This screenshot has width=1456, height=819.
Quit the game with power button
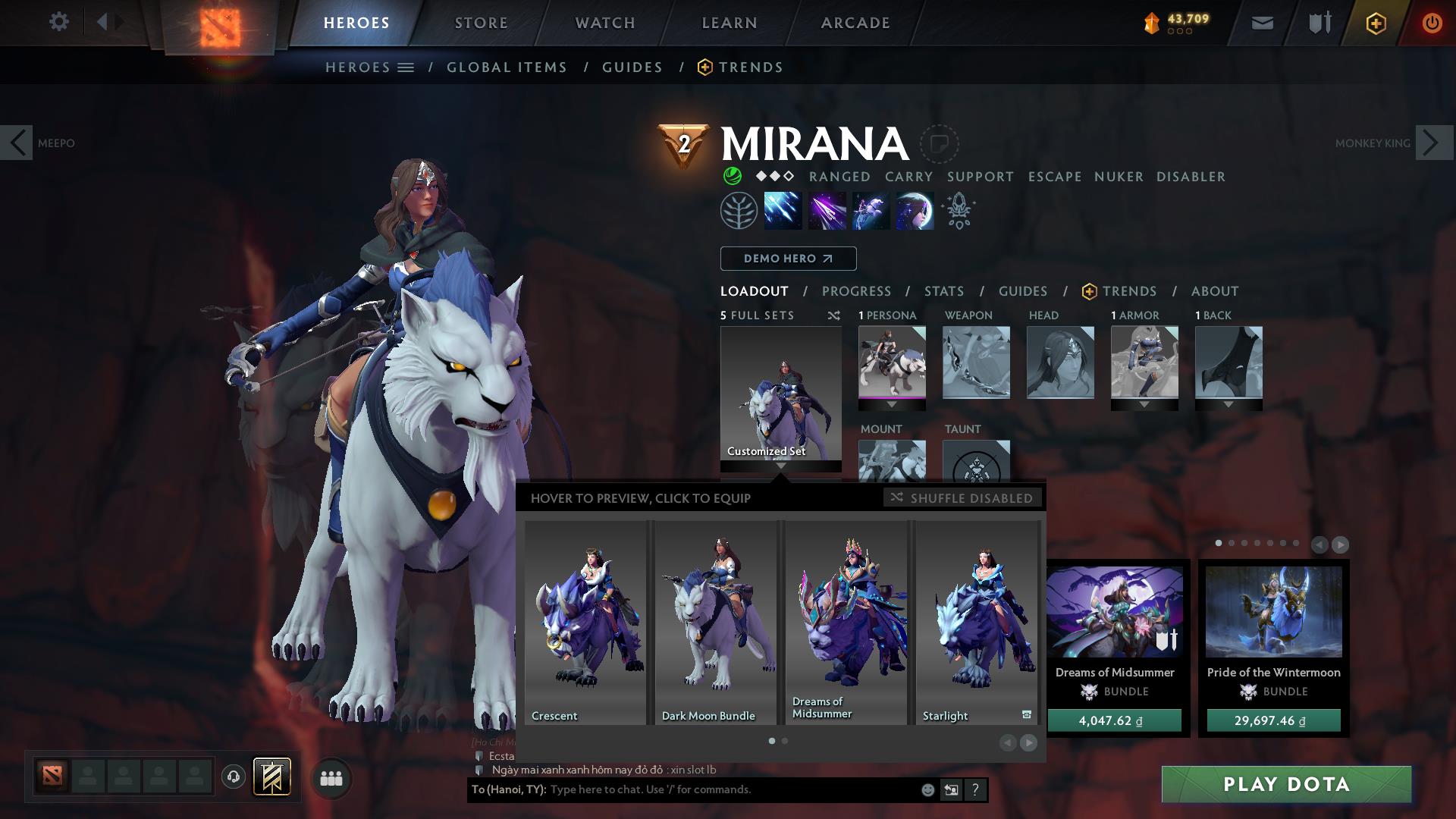pos(1432,23)
